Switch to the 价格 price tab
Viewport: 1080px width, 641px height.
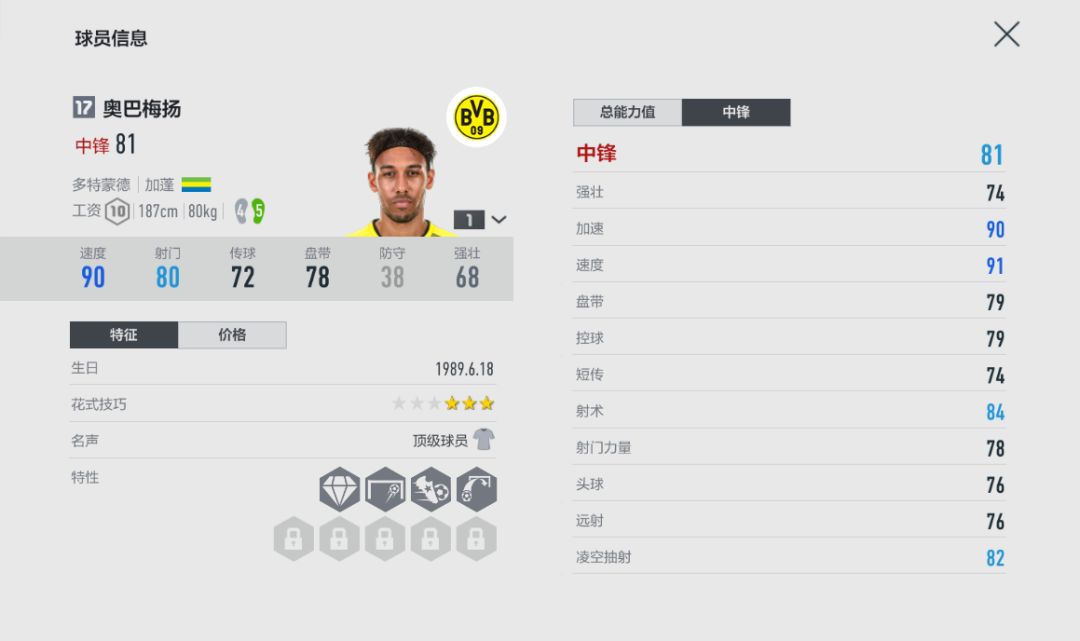(x=232, y=335)
